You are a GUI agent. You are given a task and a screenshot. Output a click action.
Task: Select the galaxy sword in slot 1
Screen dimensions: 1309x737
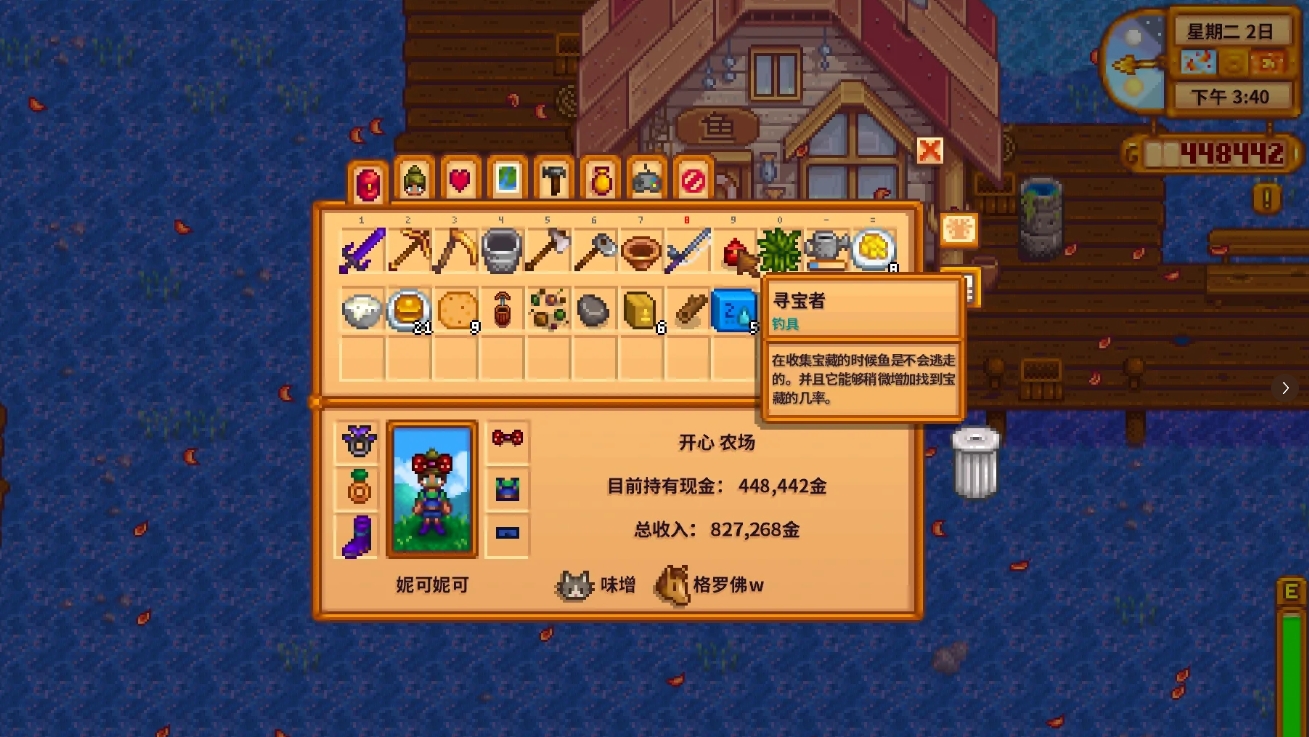(361, 250)
